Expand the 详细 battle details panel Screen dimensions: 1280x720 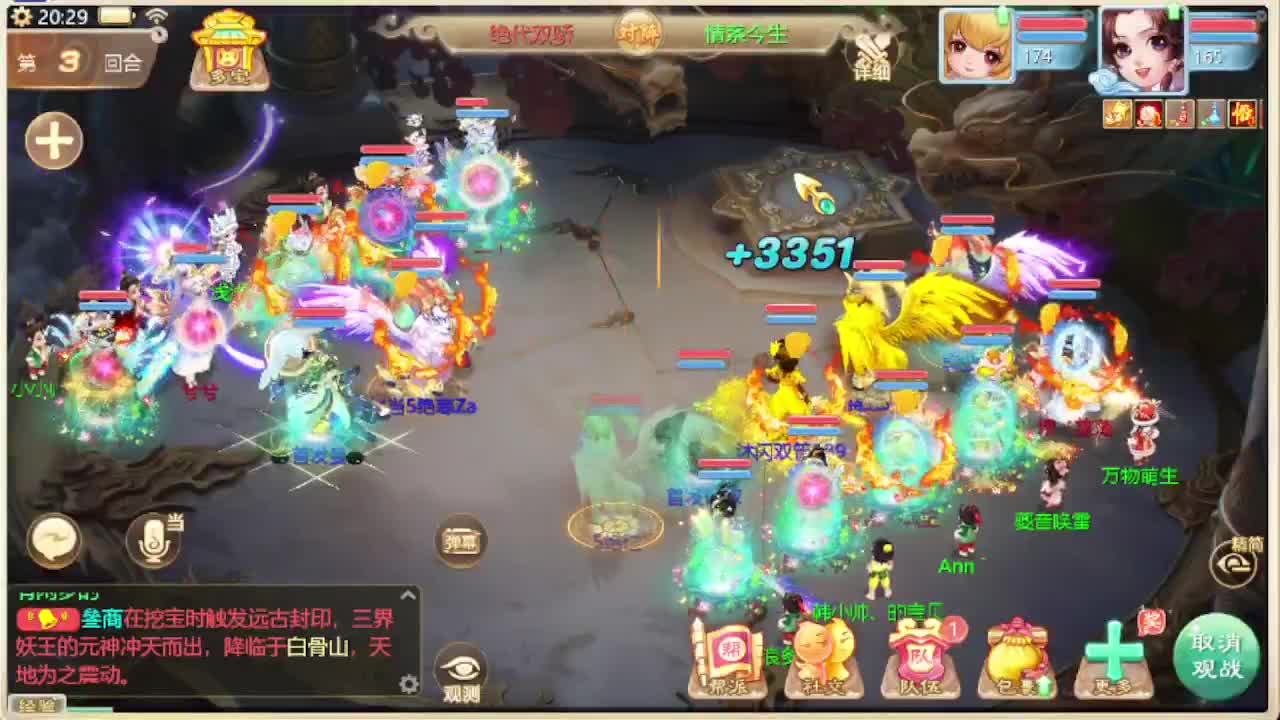[x=872, y=55]
